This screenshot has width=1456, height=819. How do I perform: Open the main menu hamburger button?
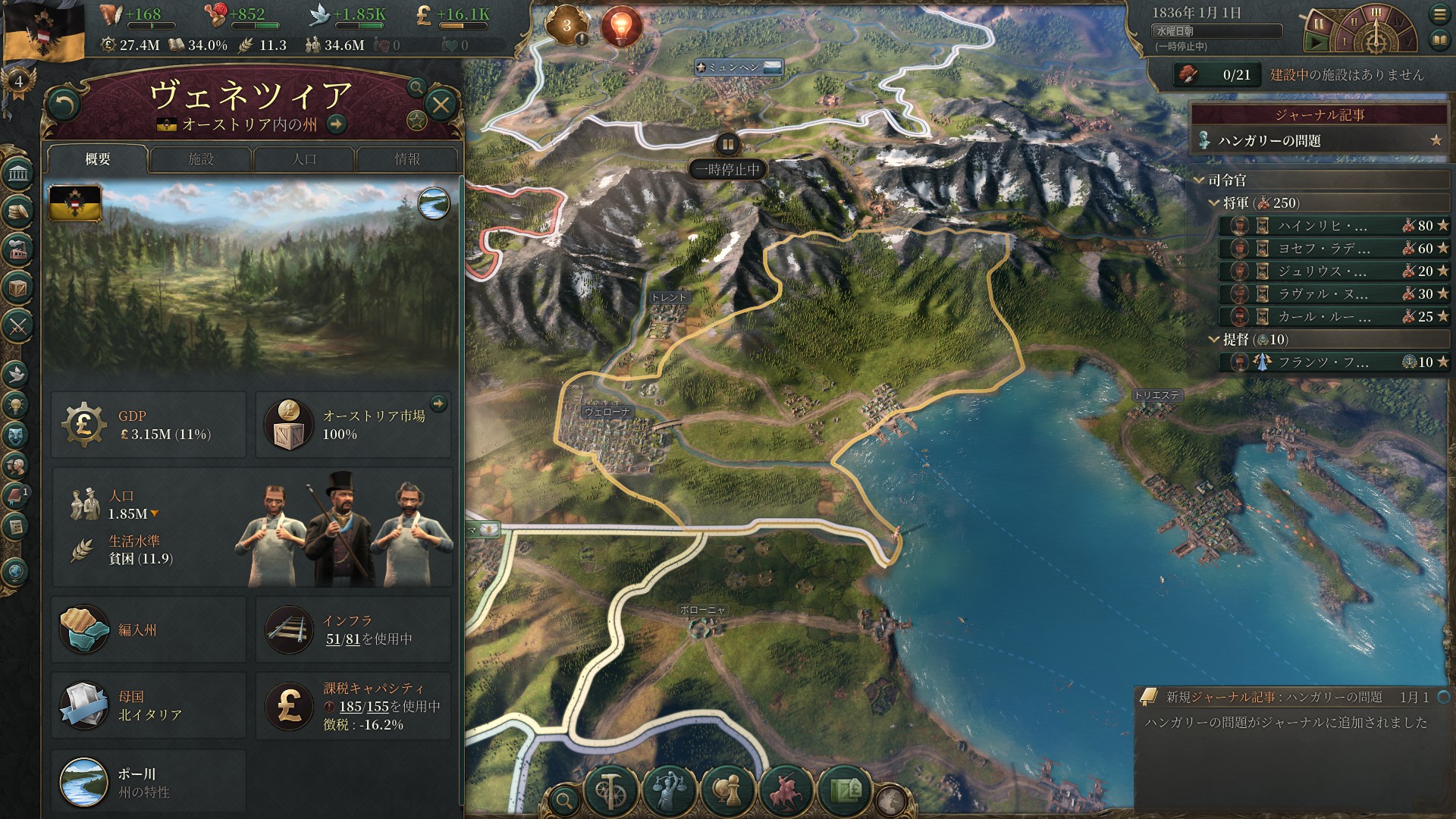[1439, 14]
